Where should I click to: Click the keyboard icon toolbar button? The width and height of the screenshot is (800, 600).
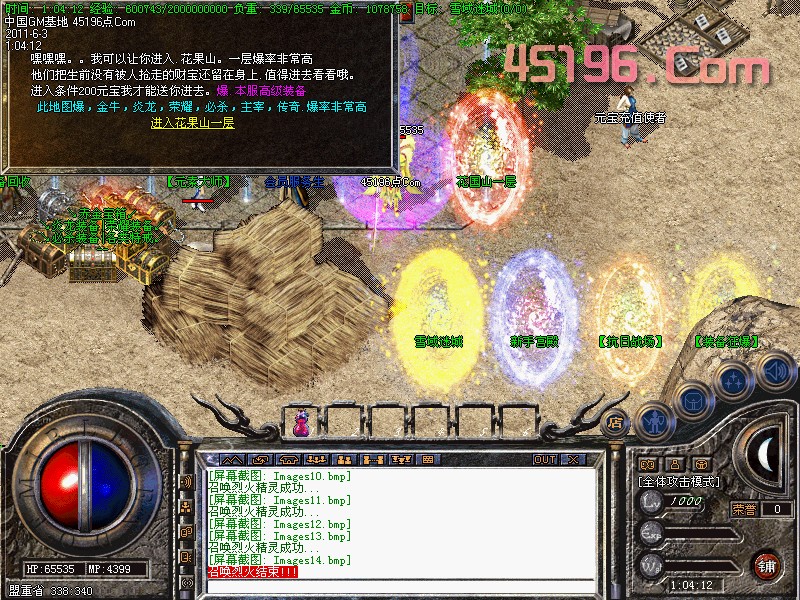428,460
